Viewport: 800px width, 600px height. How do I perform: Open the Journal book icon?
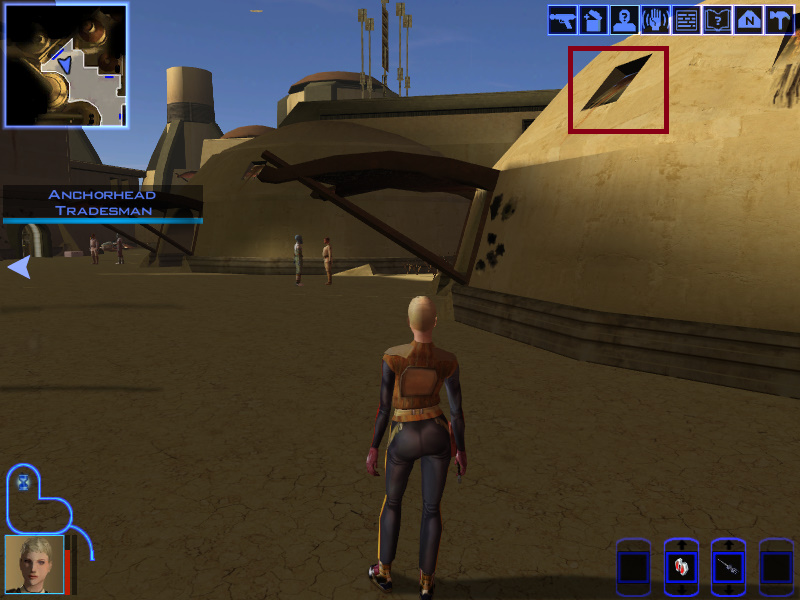[x=717, y=20]
